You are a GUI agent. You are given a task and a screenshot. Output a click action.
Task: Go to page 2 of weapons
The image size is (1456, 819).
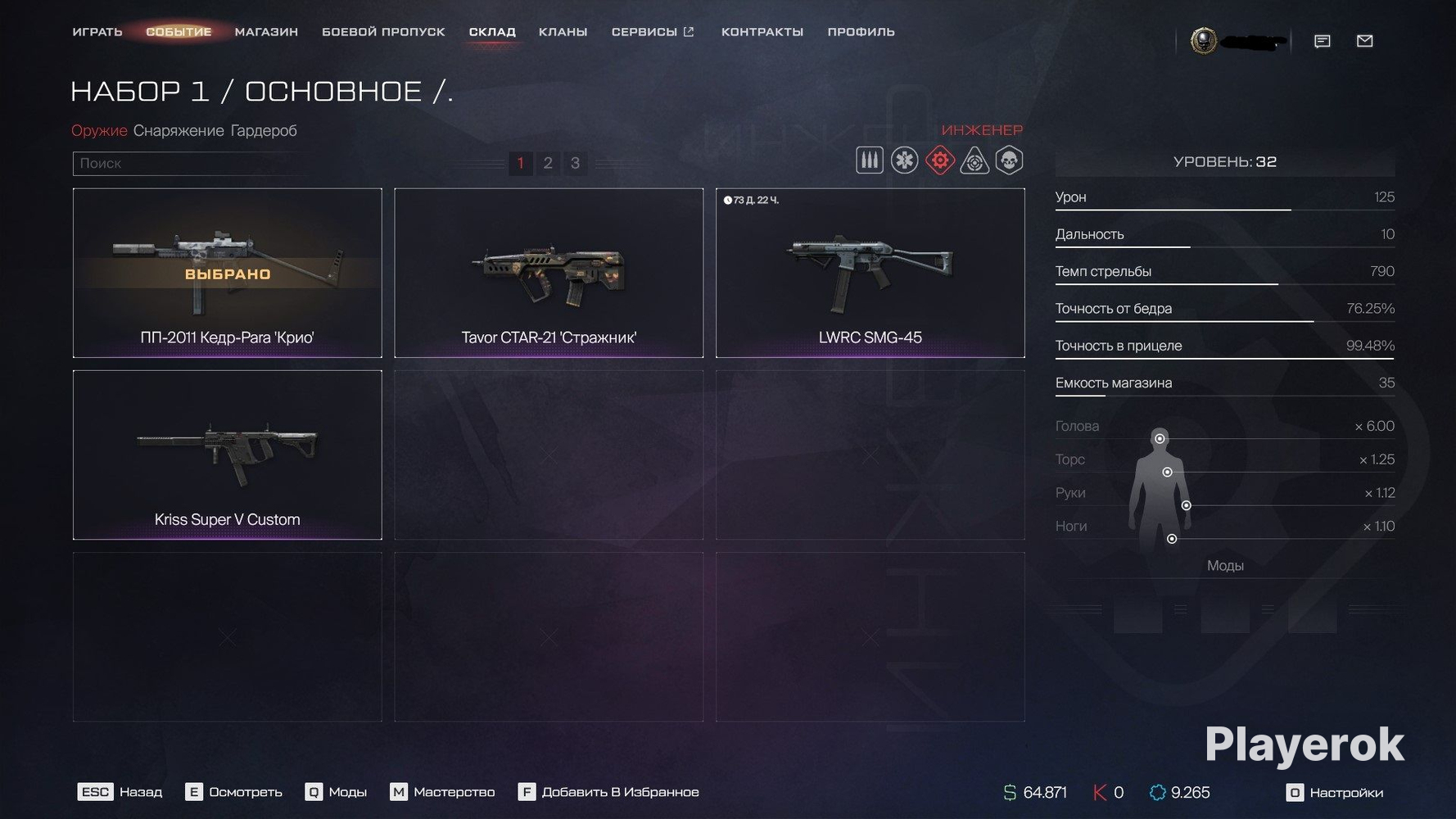pyautogui.click(x=548, y=163)
